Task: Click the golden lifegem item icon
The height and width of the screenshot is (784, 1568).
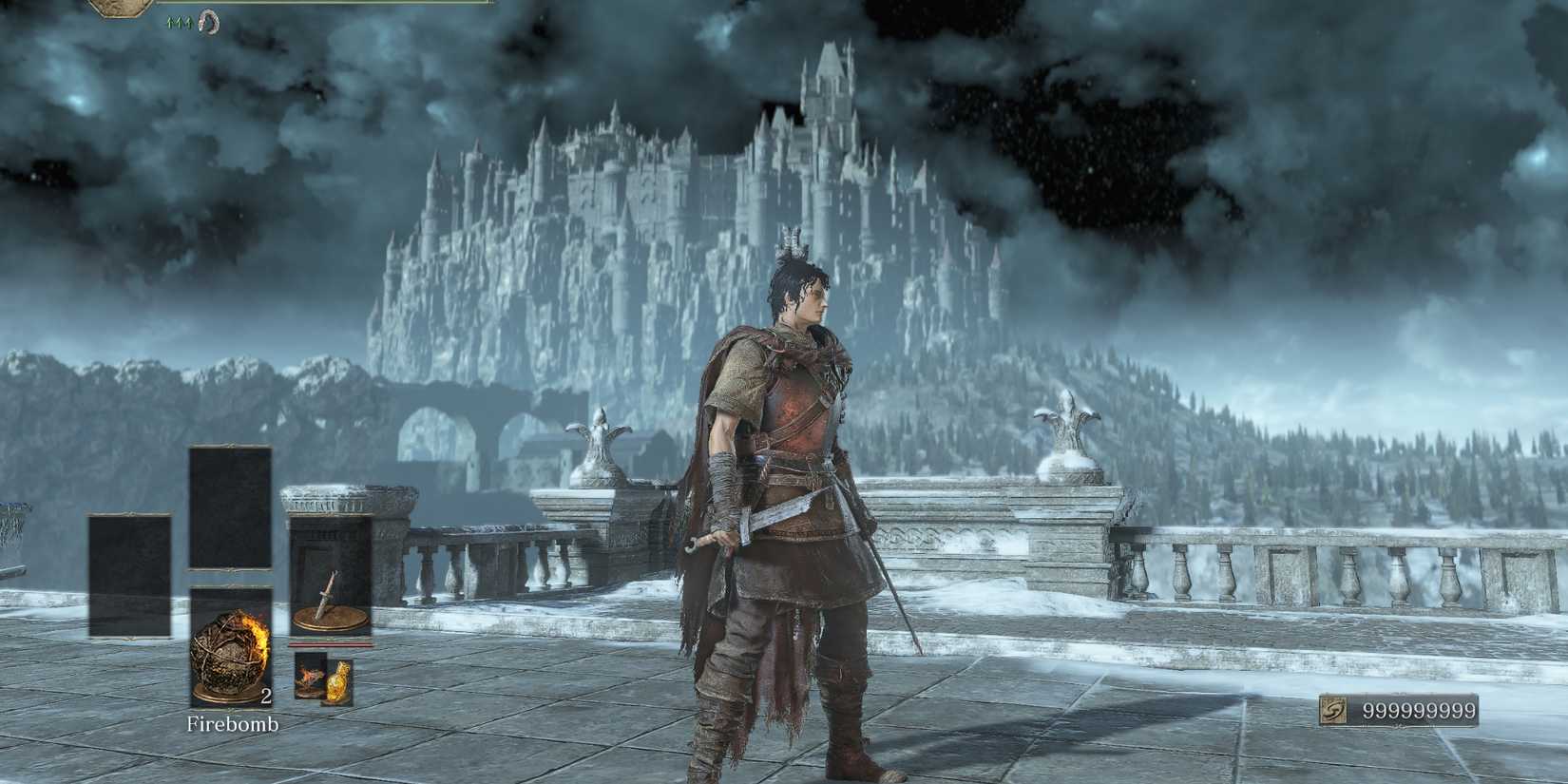Action: click(338, 681)
